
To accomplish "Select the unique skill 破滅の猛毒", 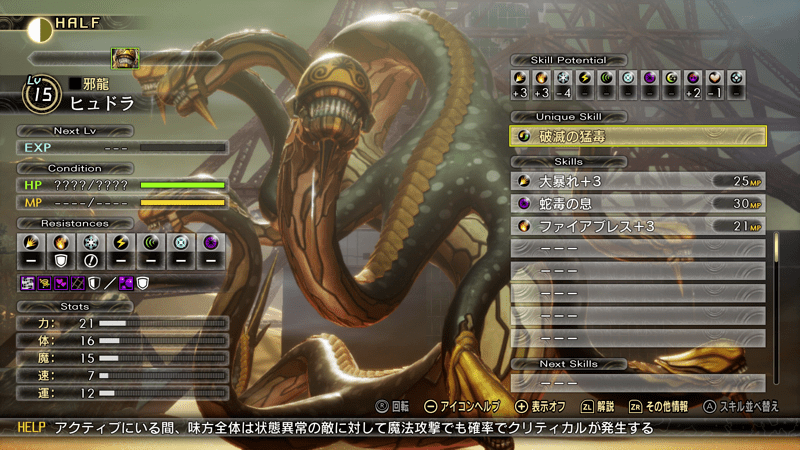I will (x=639, y=137).
